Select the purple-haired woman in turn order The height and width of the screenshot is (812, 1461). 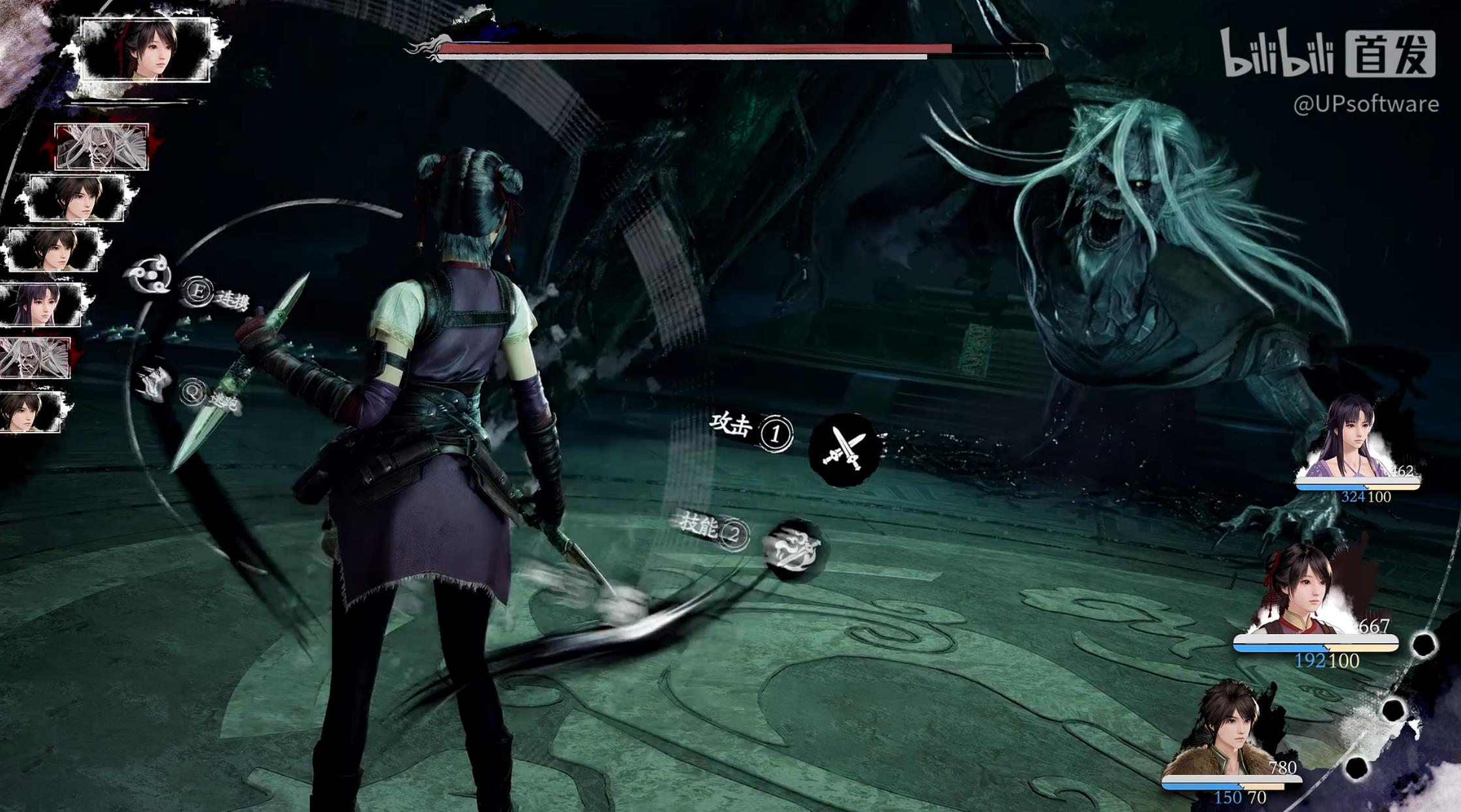pos(40,305)
